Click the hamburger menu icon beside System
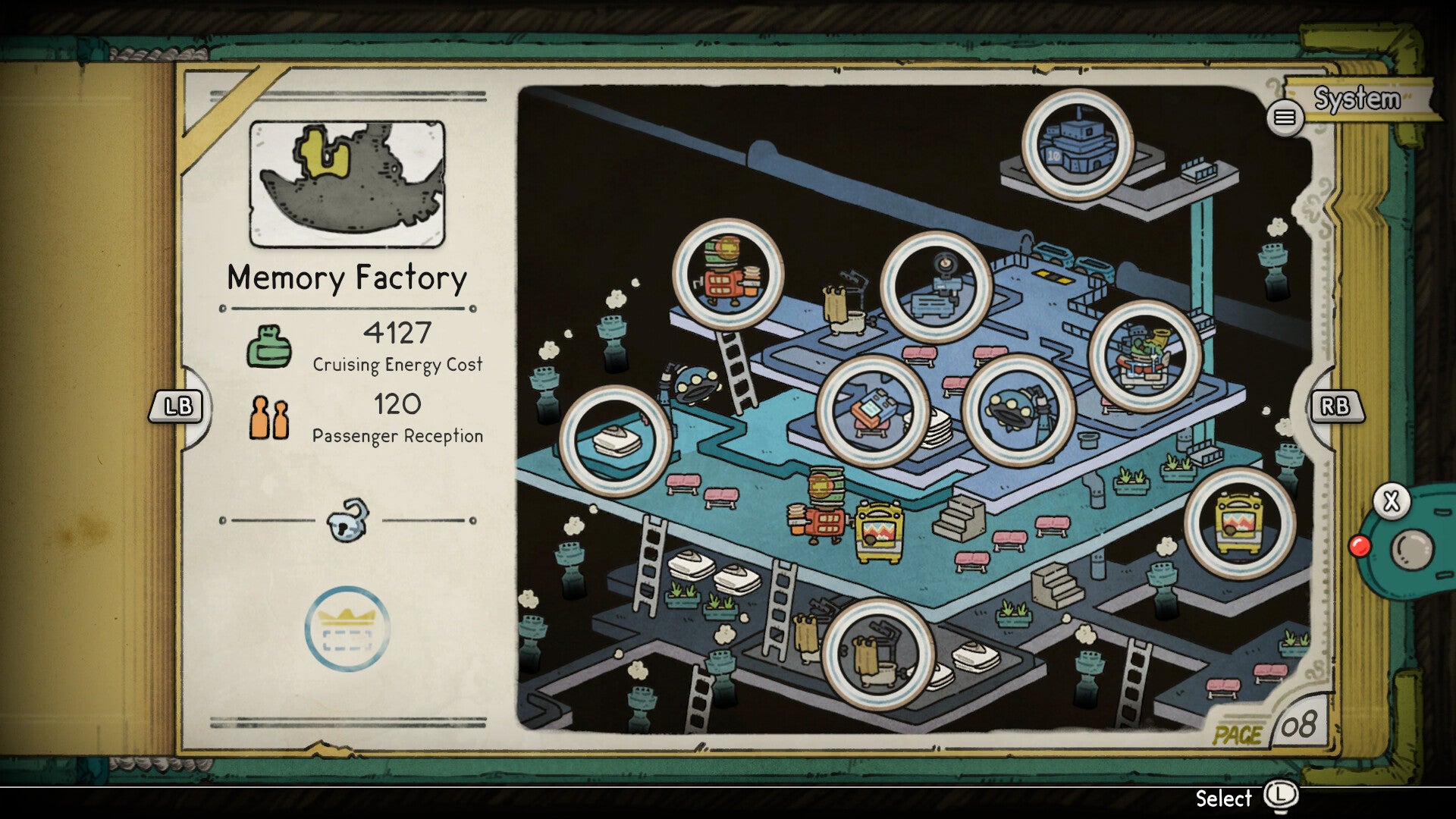This screenshot has width=1456, height=819. click(1285, 118)
